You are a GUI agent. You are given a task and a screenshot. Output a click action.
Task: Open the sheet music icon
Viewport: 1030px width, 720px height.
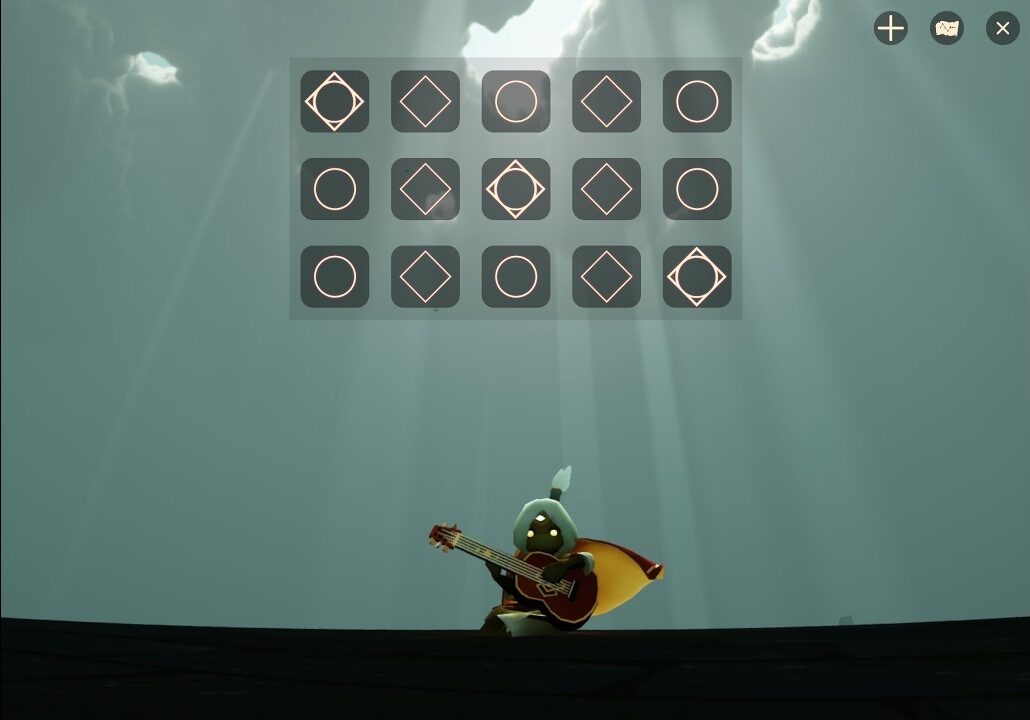pyautogui.click(x=946, y=28)
